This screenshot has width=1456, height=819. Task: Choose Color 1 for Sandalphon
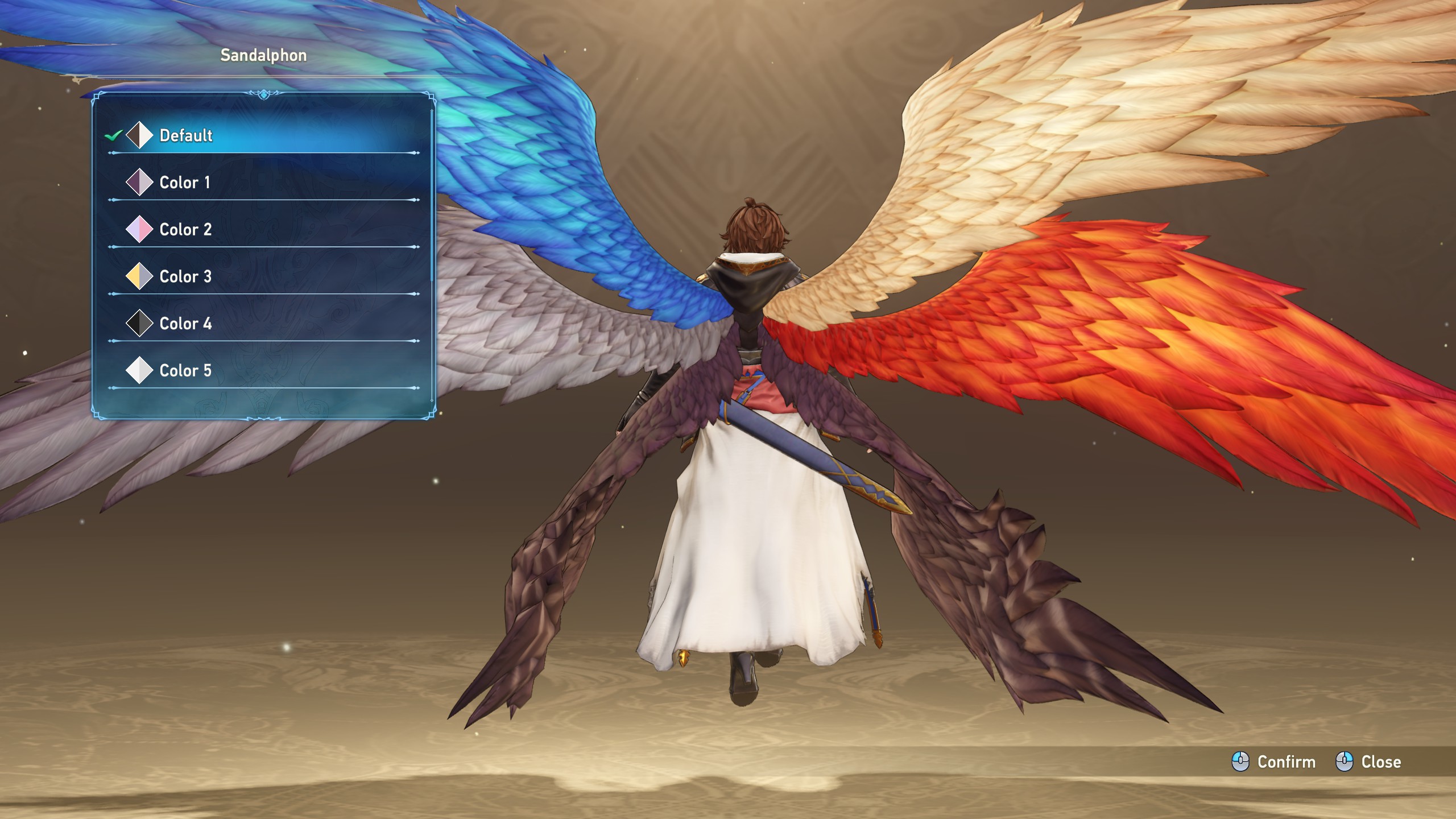tap(185, 183)
